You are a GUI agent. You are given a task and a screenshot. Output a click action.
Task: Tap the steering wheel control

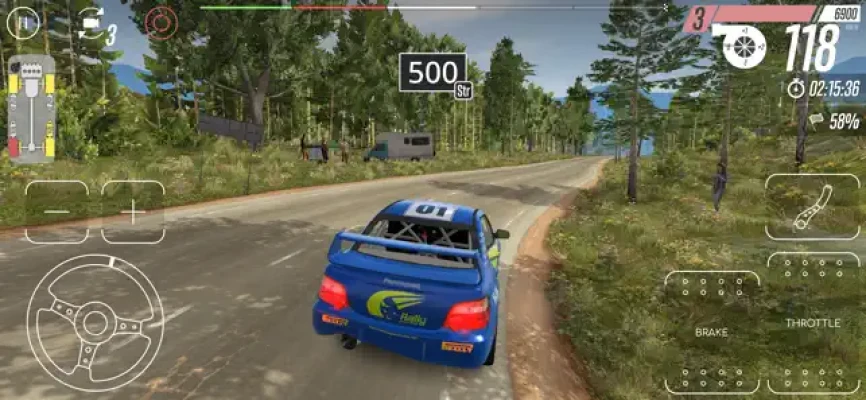pos(95,322)
